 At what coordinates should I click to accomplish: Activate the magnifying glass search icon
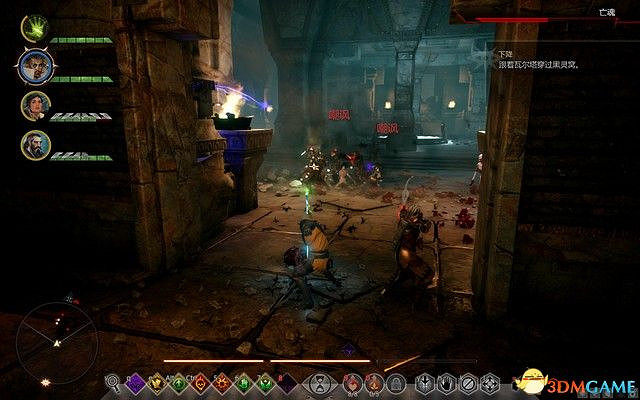tap(113, 381)
